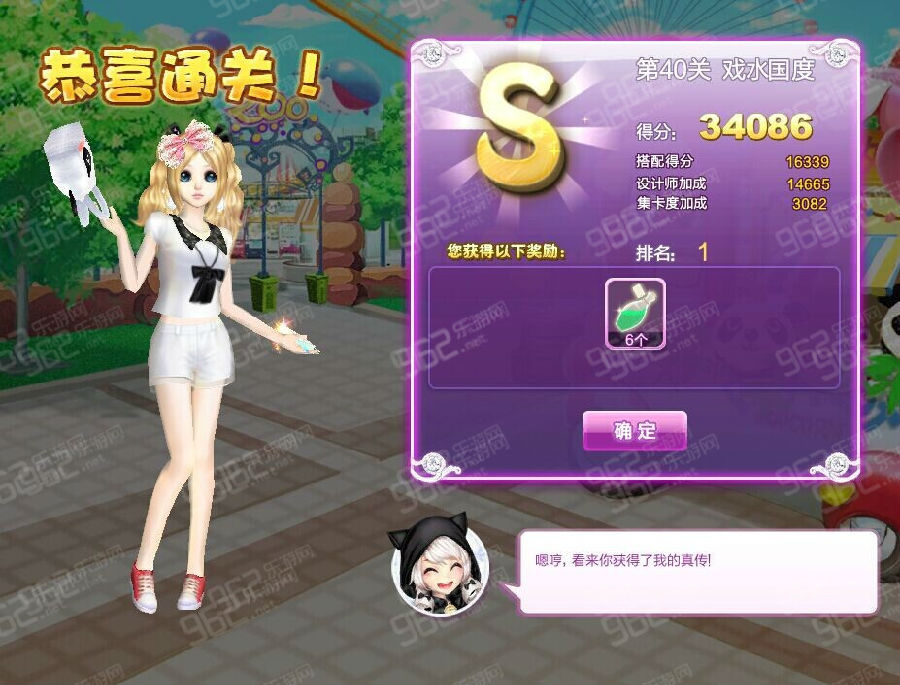The height and width of the screenshot is (685, 900).
Task: Click the cat-hood NPC portrait
Action: [440, 569]
